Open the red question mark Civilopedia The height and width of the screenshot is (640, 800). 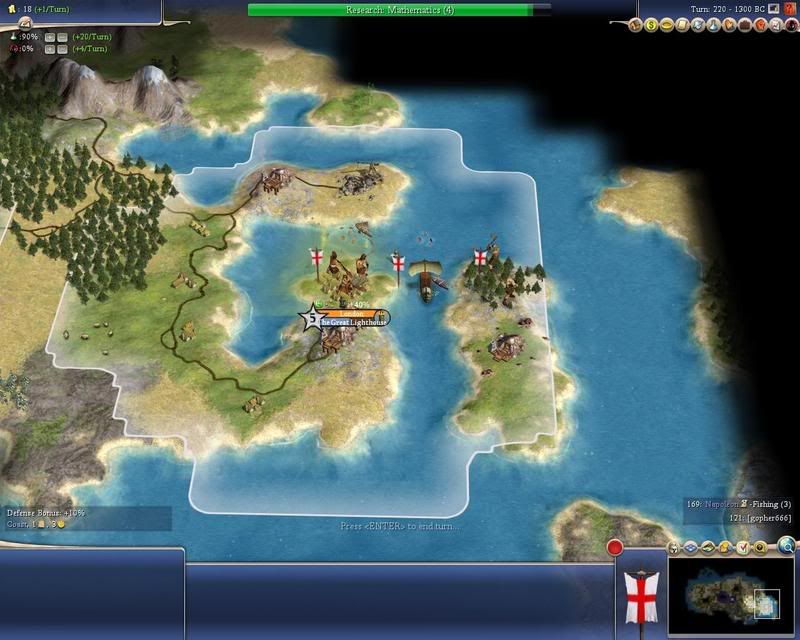(790, 8)
